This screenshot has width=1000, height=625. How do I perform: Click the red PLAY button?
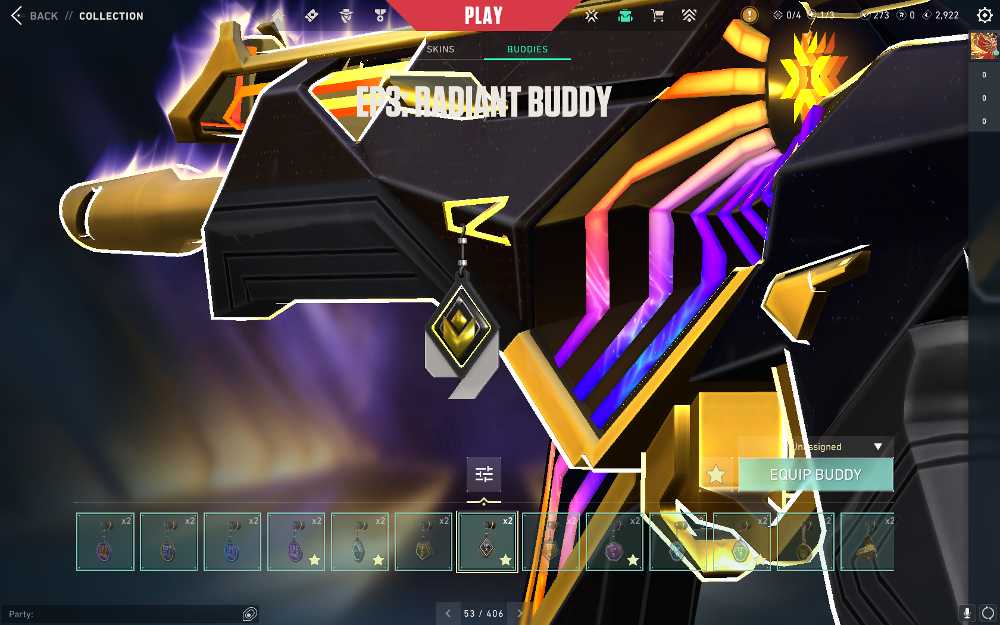tap(483, 16)
